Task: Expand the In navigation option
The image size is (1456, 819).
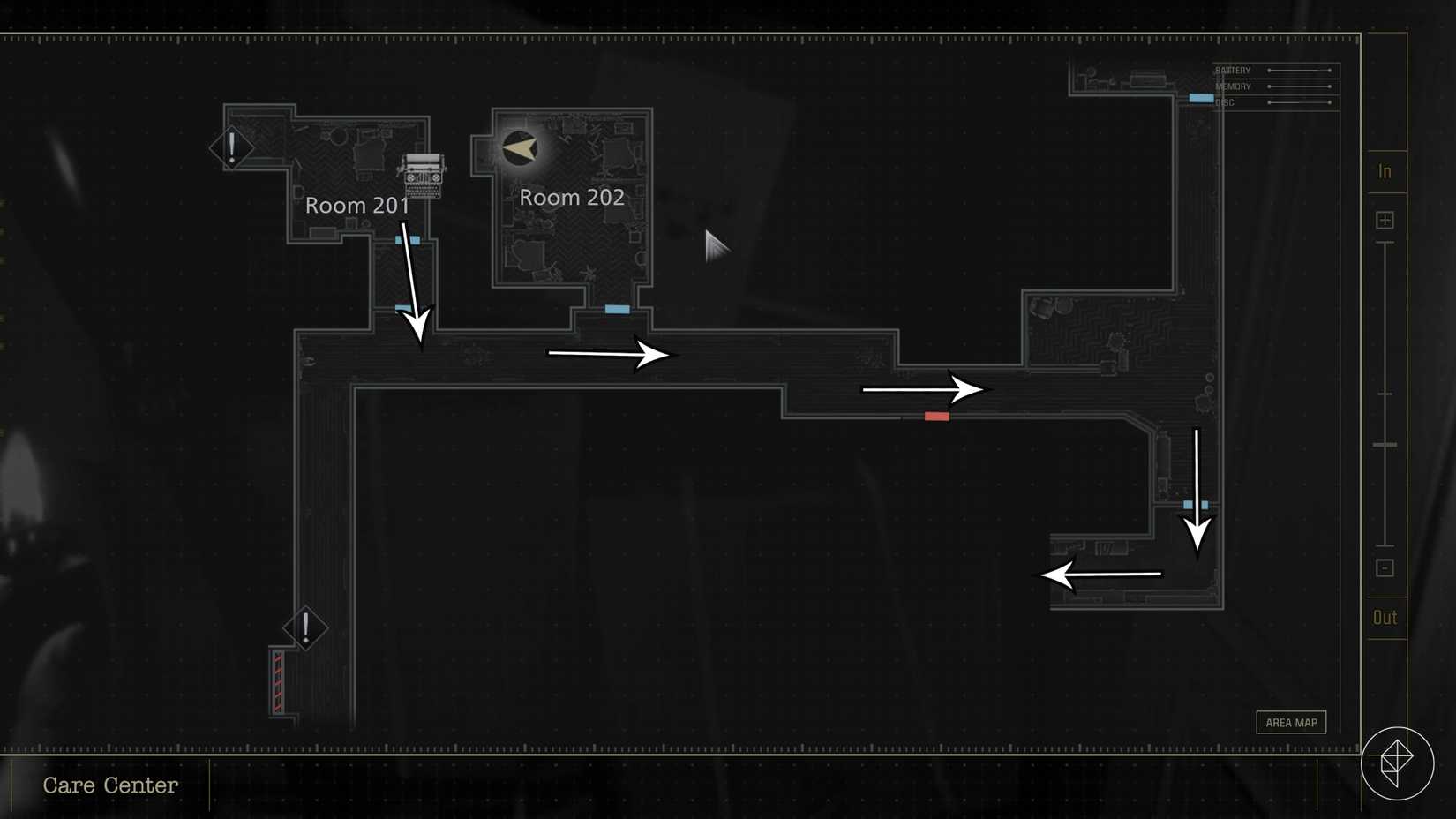Action: [1384, 171]
